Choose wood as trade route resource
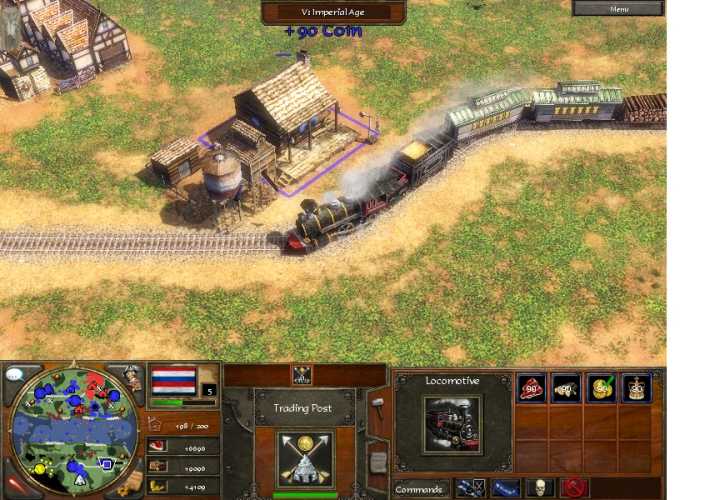 (566, 388)
